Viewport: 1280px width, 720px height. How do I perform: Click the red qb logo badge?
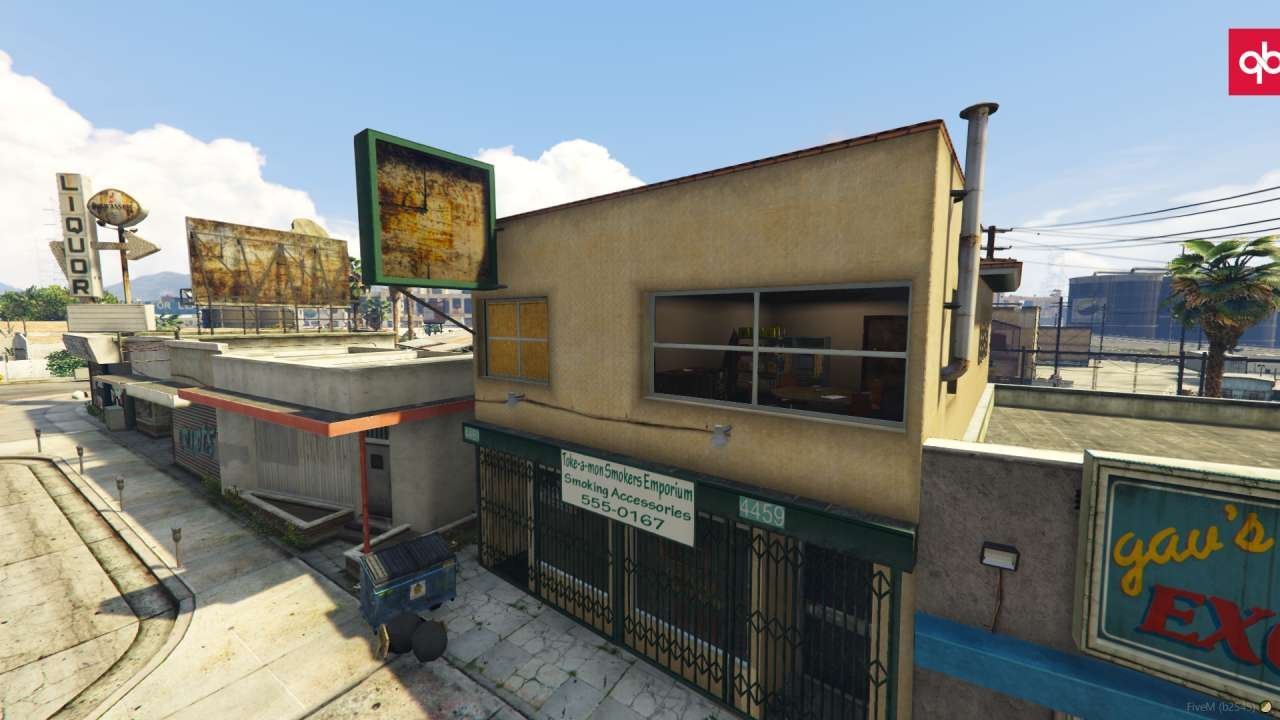(1255, 62)
